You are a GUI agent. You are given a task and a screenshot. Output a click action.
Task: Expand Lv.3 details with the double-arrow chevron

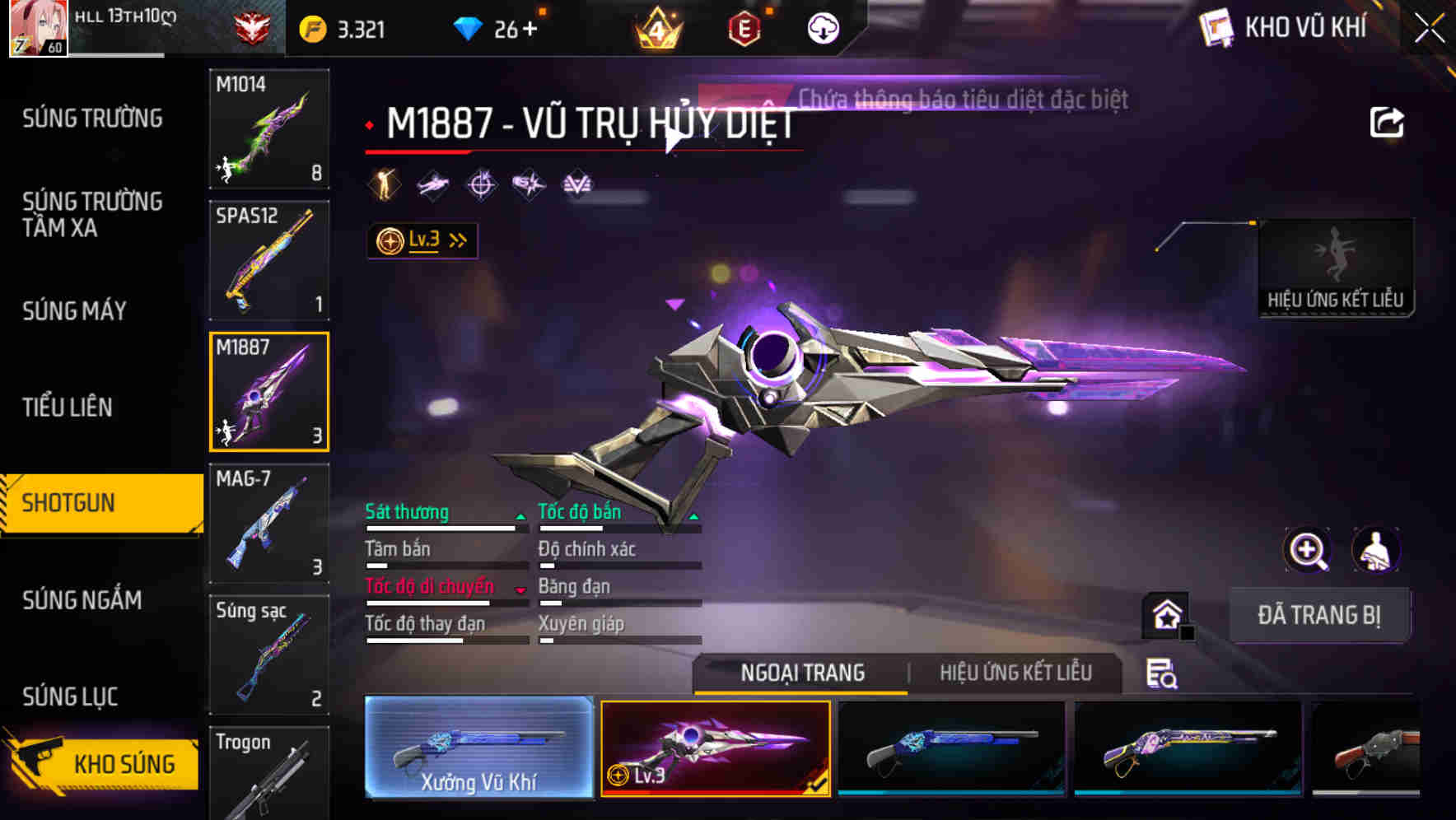pos(456,239)
